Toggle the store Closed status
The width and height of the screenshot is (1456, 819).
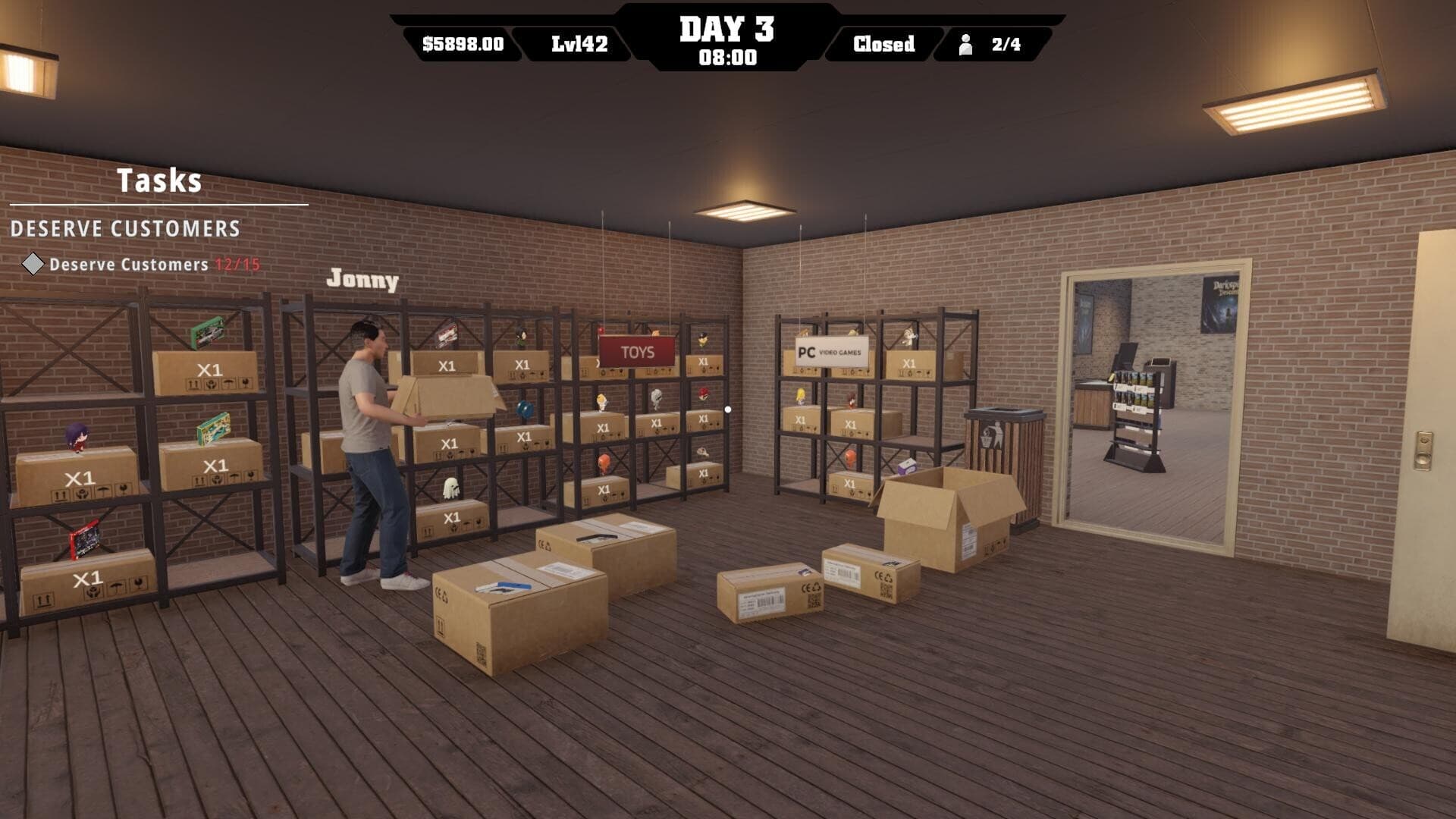click(x=883, y=44)
